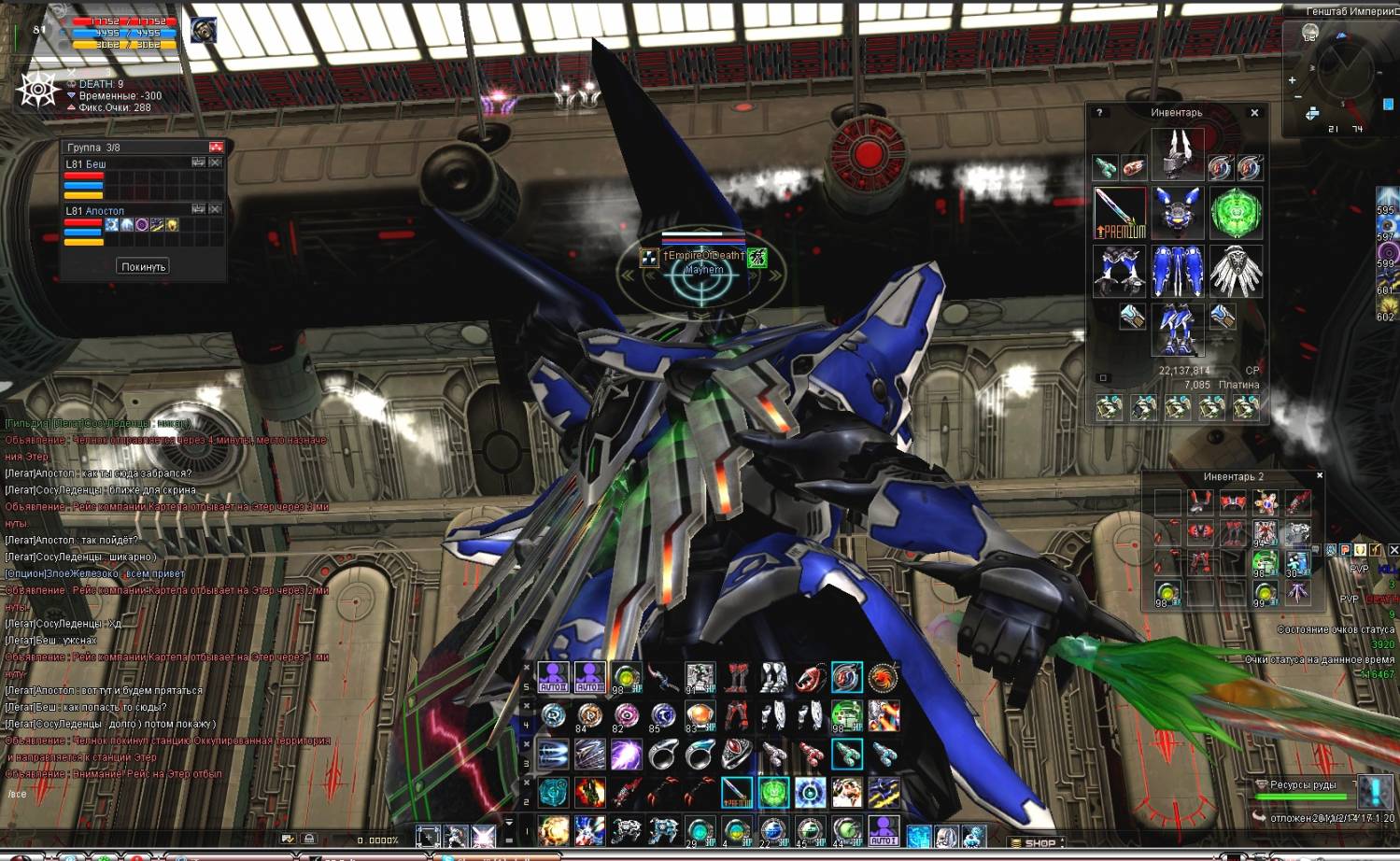The image size is (1400, 861).
Task: Select the green shield equipment slot
Action: tap(1236, 212)
